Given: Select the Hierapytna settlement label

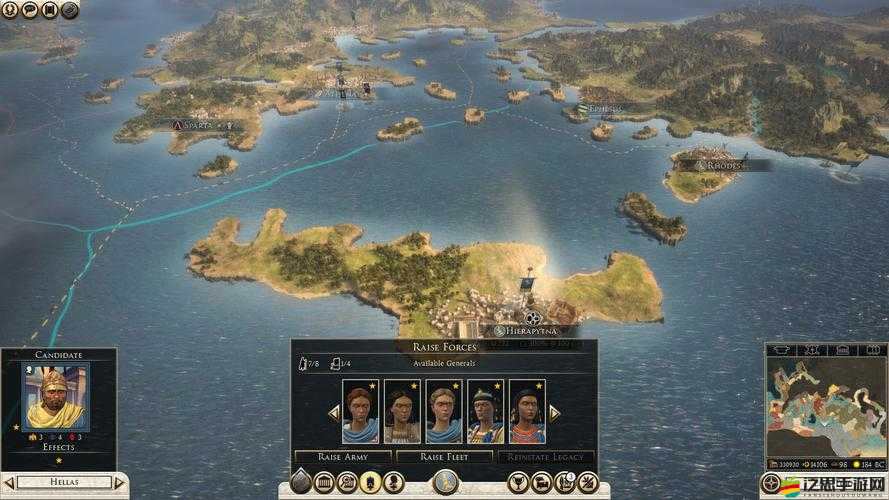Looking at the screenshot, I should (525, 330).
